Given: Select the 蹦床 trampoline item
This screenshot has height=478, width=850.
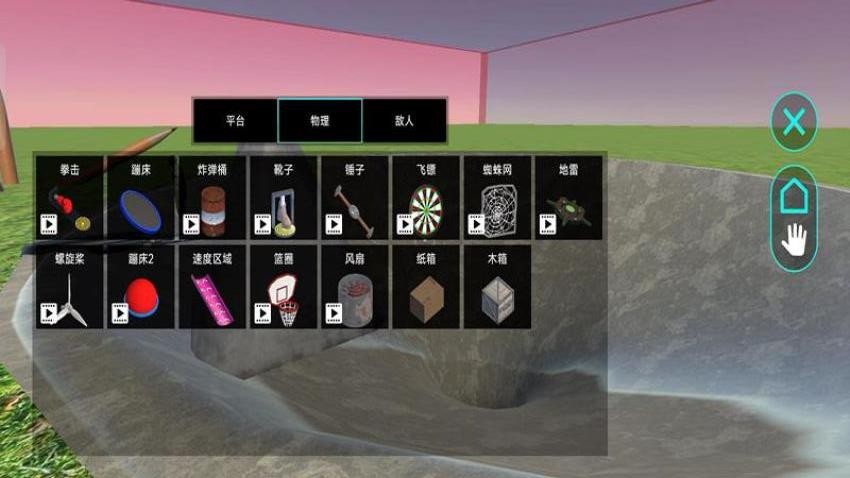Looking at the screenshot, I should [x=140, y=198].
